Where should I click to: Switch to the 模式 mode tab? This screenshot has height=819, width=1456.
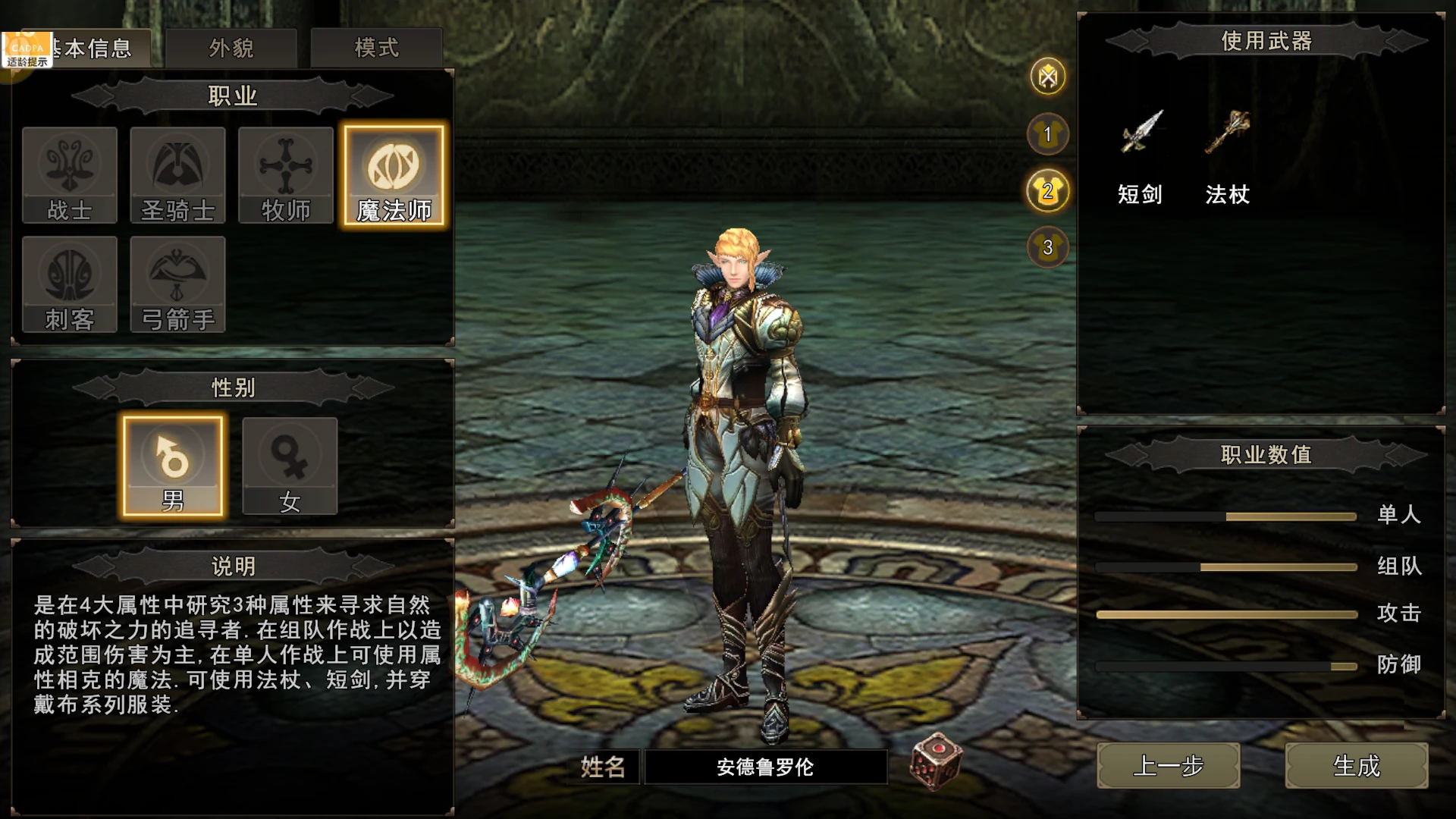[x=377, y=47]
